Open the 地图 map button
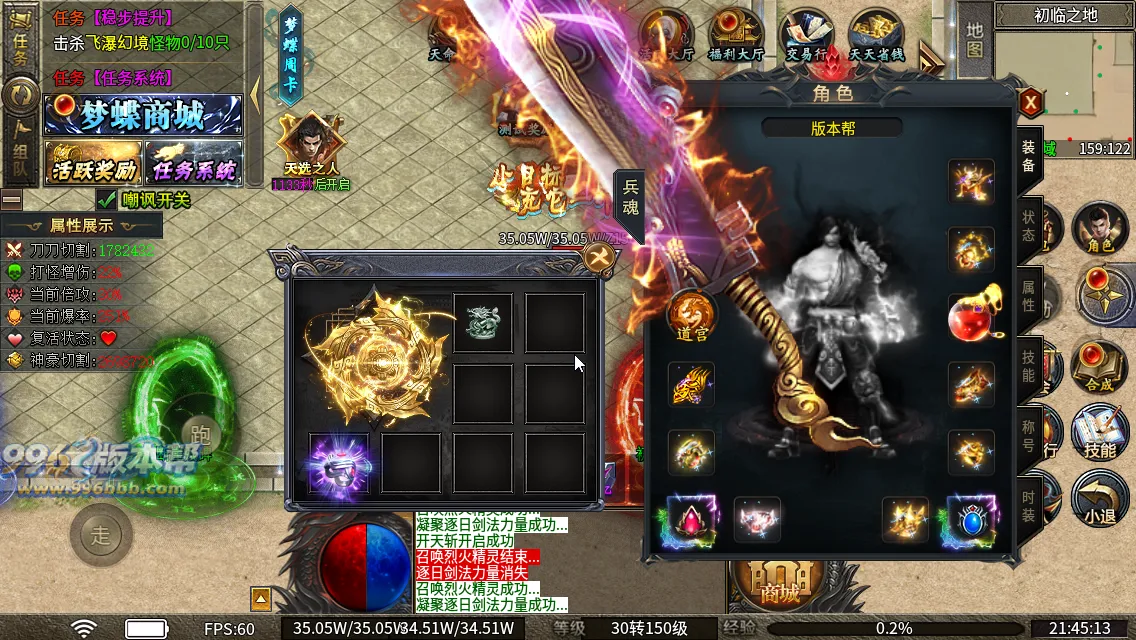1136x640 pixels. (974, 37)
